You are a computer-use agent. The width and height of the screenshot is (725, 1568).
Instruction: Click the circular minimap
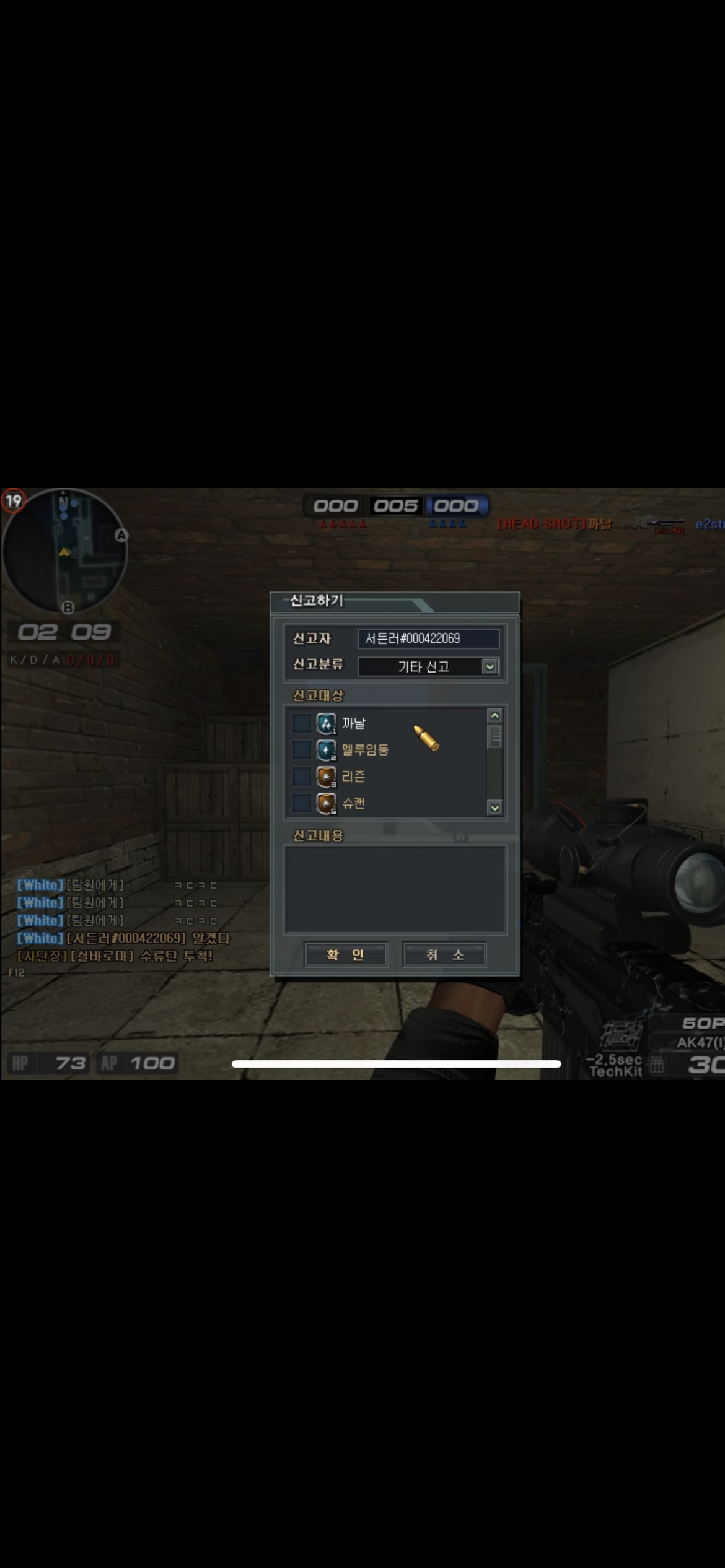tap(64, 551)
